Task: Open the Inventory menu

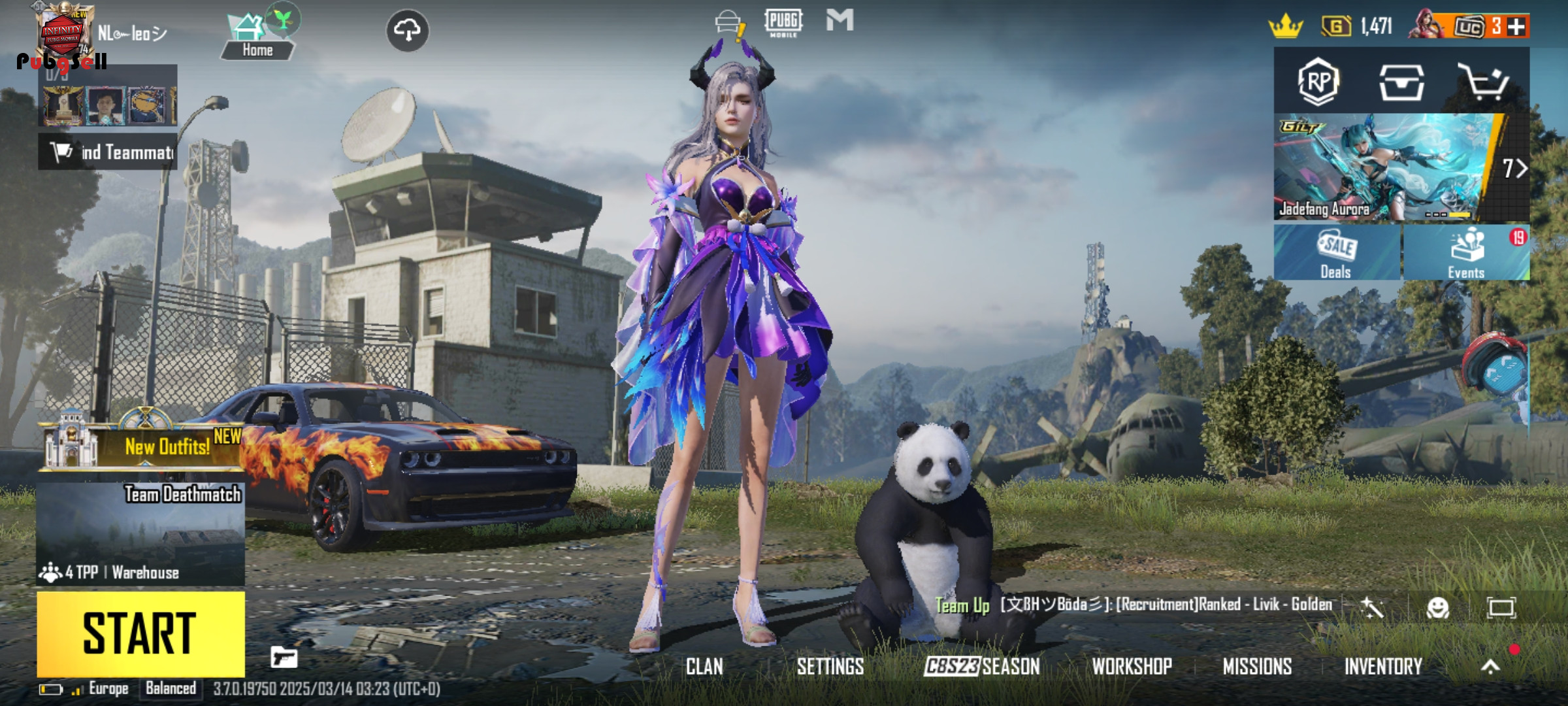Action: point(1383,666)
